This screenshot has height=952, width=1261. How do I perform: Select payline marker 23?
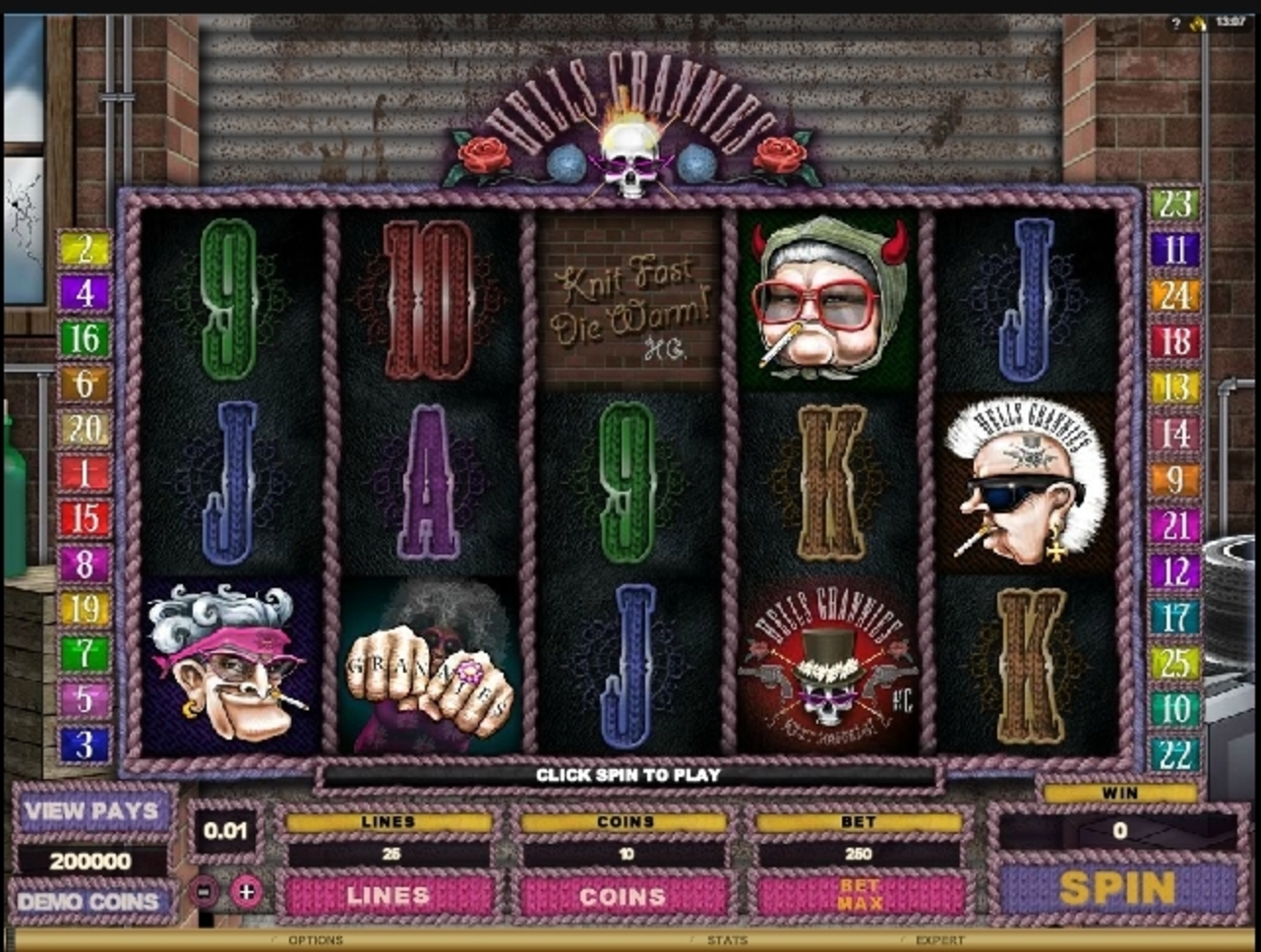click(1174, 205)
